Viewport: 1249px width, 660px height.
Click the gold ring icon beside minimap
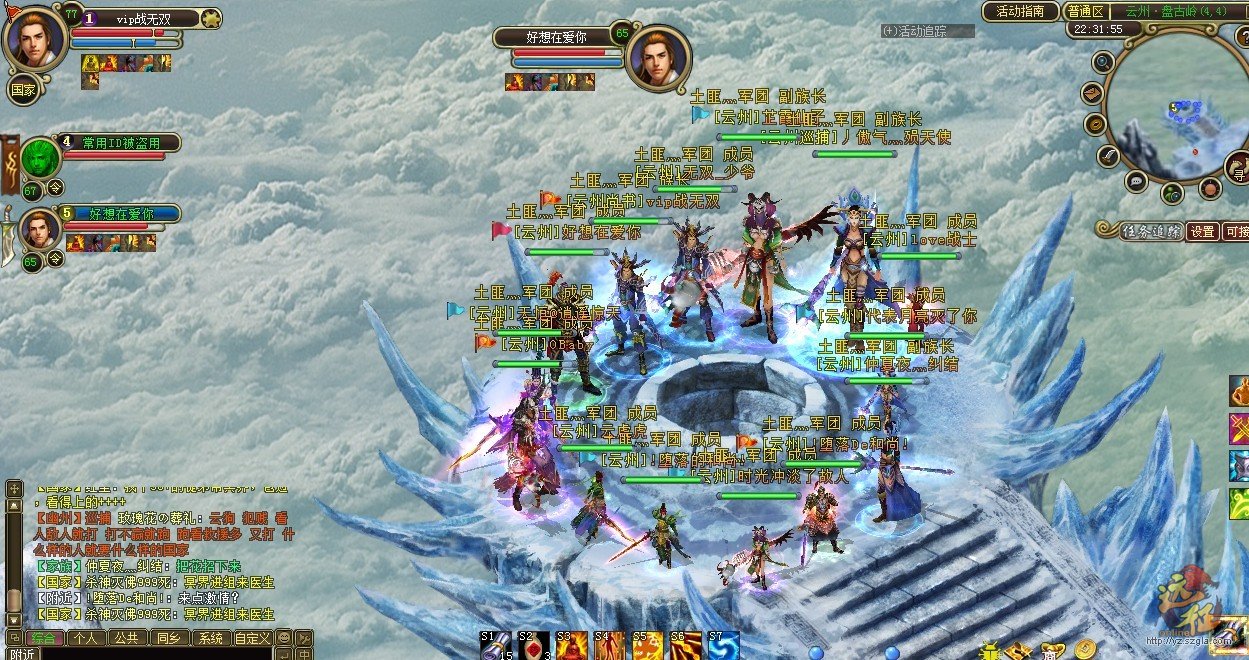pyautogui.click(x=1096, y=125)
